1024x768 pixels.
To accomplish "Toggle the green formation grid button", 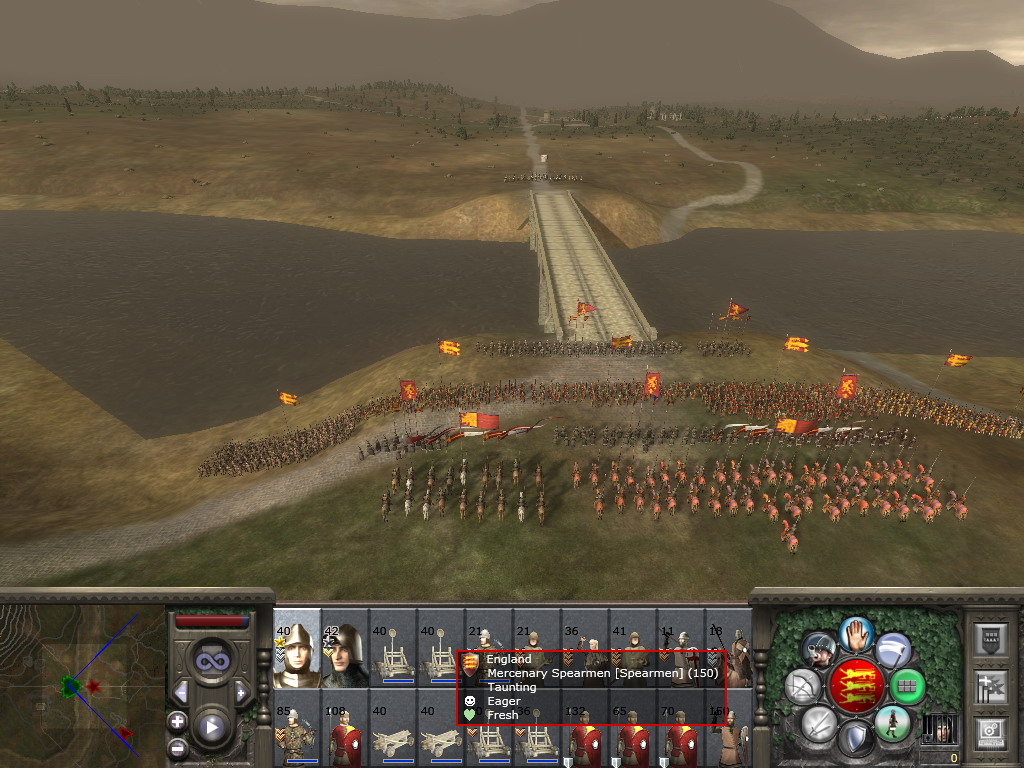I will click(907, 686).
